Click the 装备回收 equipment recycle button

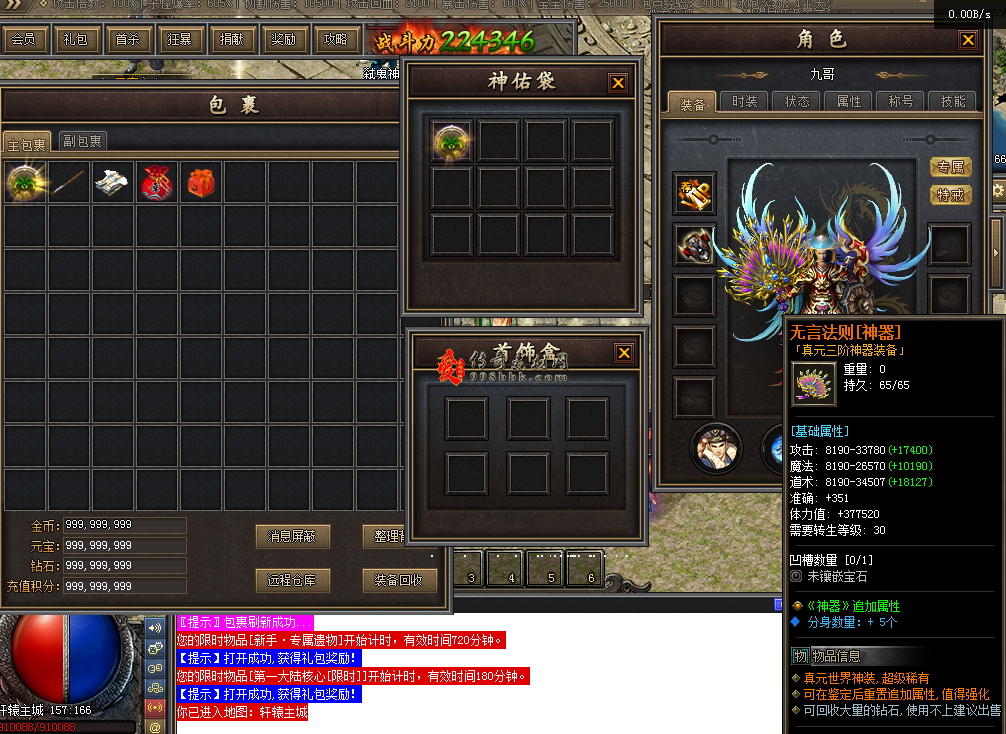tap(399, 580)
